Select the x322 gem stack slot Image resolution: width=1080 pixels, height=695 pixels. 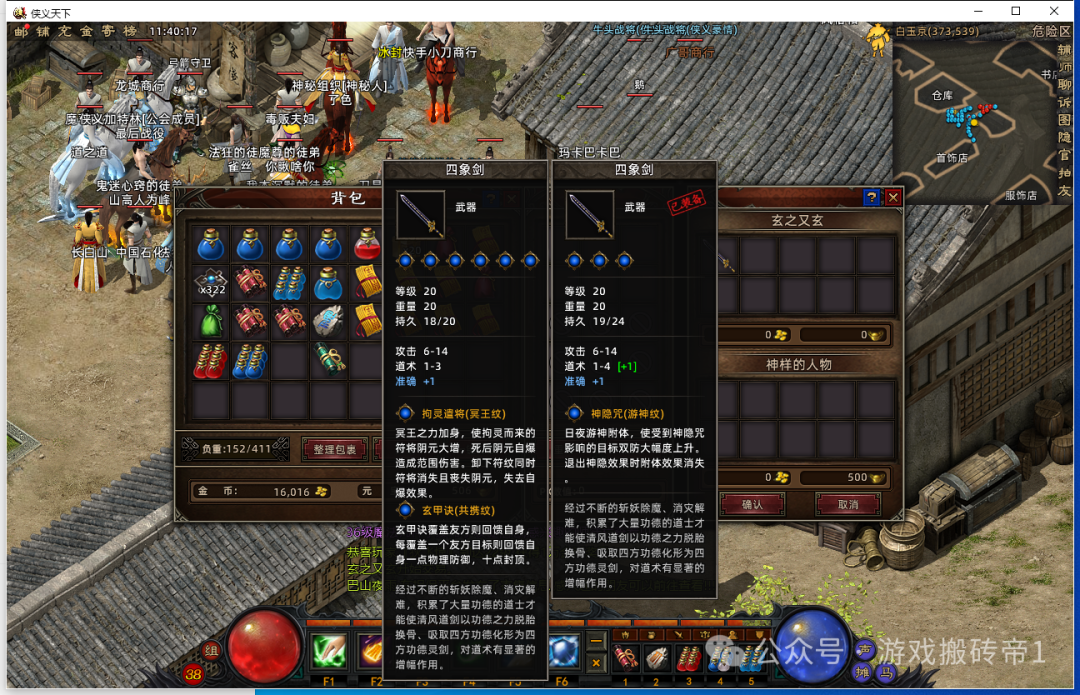point(211,283)
